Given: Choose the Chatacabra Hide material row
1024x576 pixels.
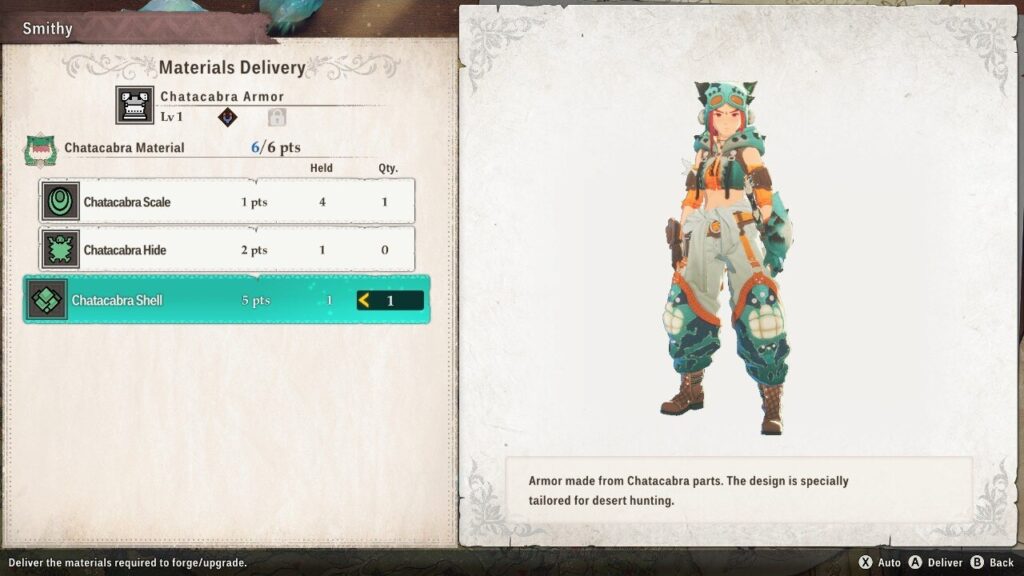Looking at the screenshot, I should click(227, 250).
